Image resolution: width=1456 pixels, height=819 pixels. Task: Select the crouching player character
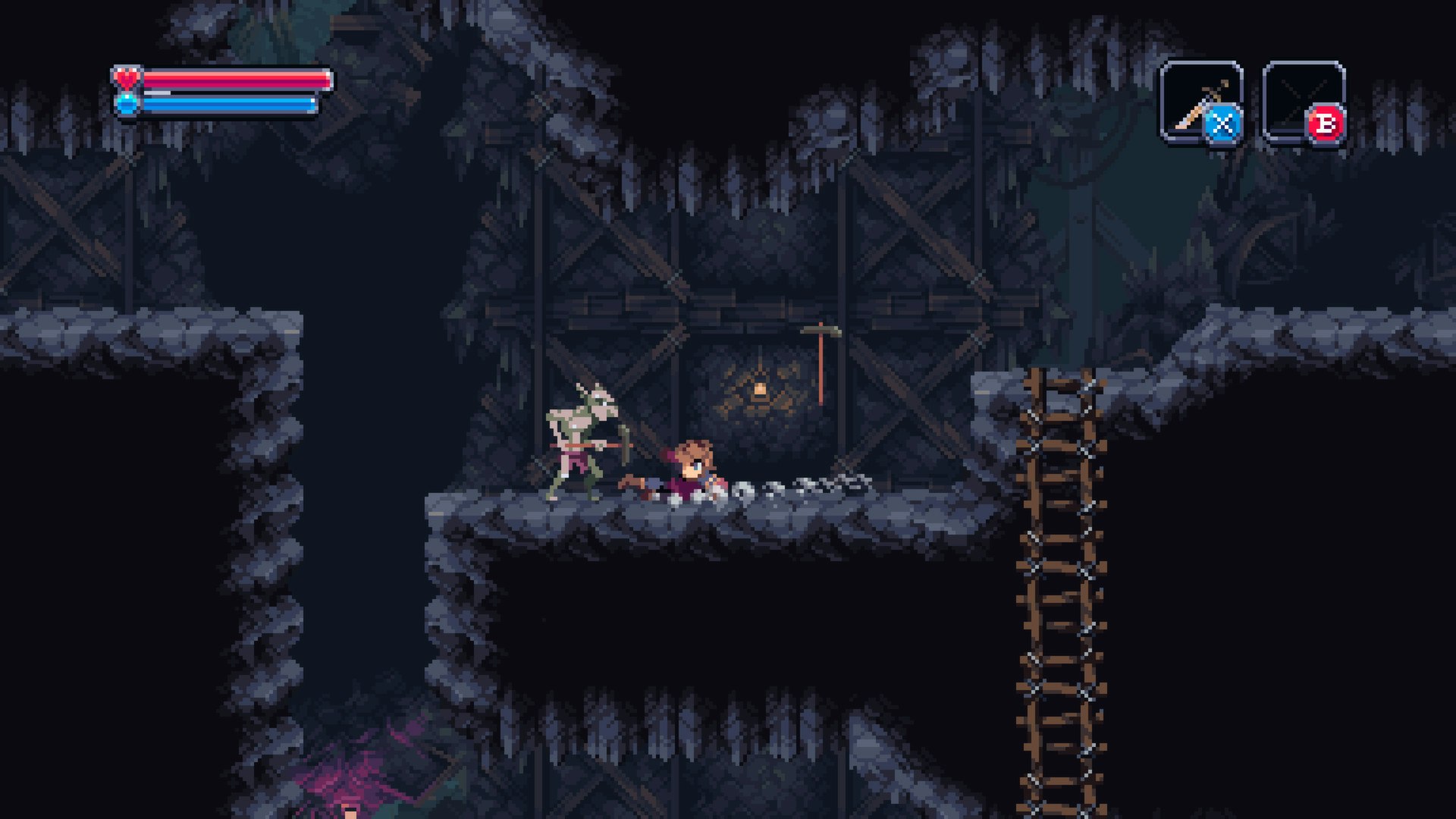[686, 466]
